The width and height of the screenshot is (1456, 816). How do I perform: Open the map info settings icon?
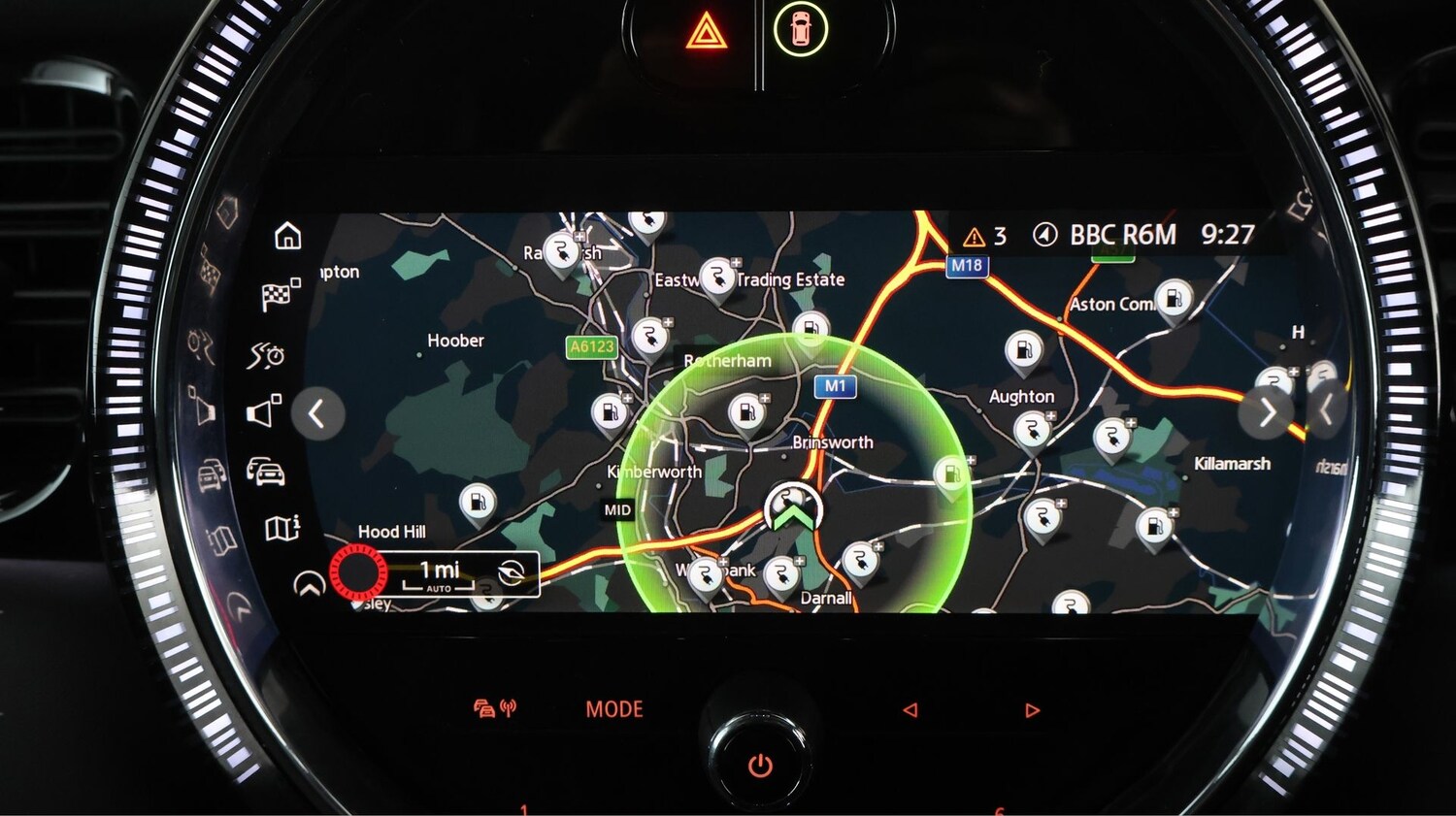(x=282, y=528)
